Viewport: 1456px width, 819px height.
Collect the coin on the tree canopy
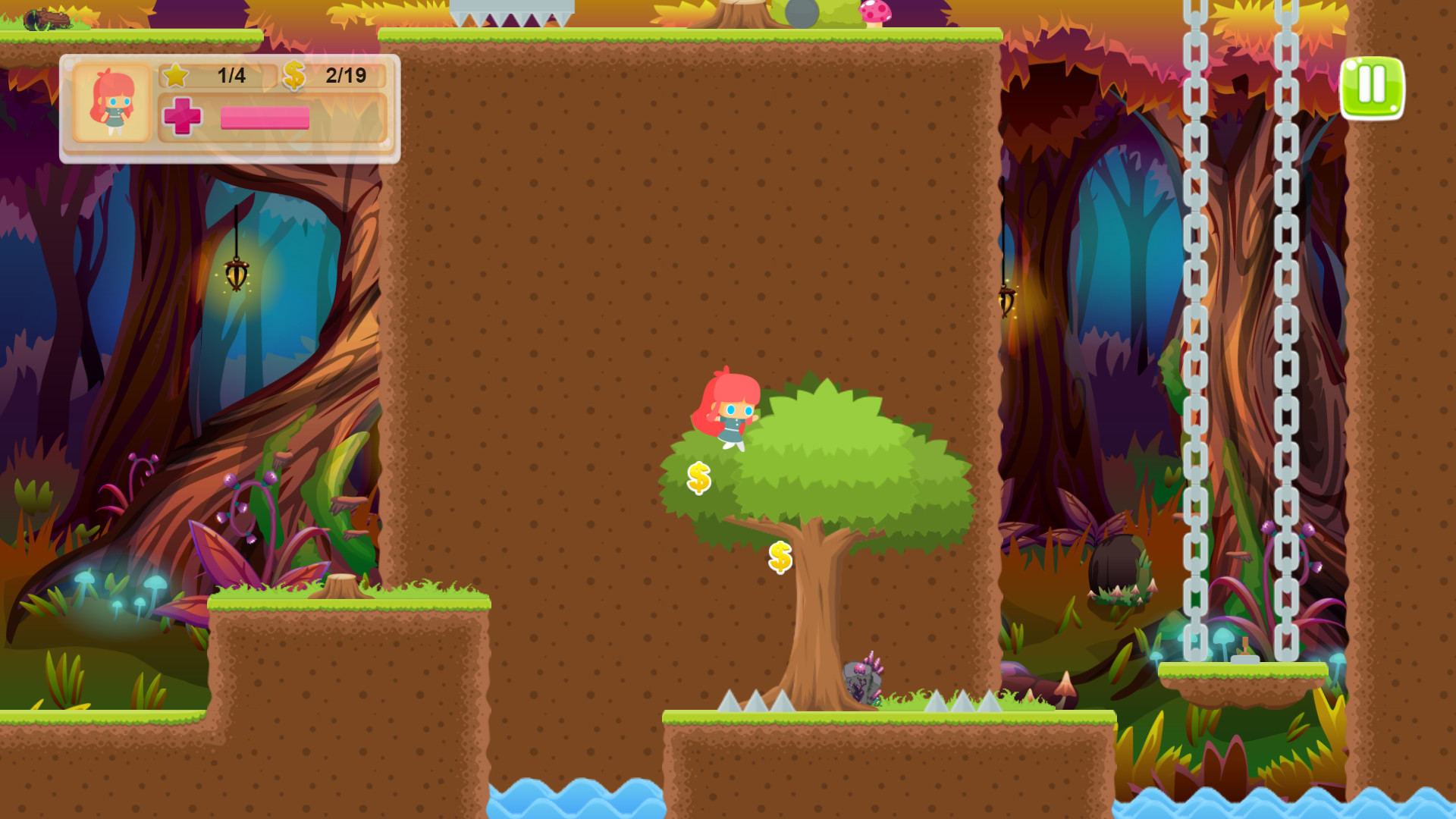698,476
